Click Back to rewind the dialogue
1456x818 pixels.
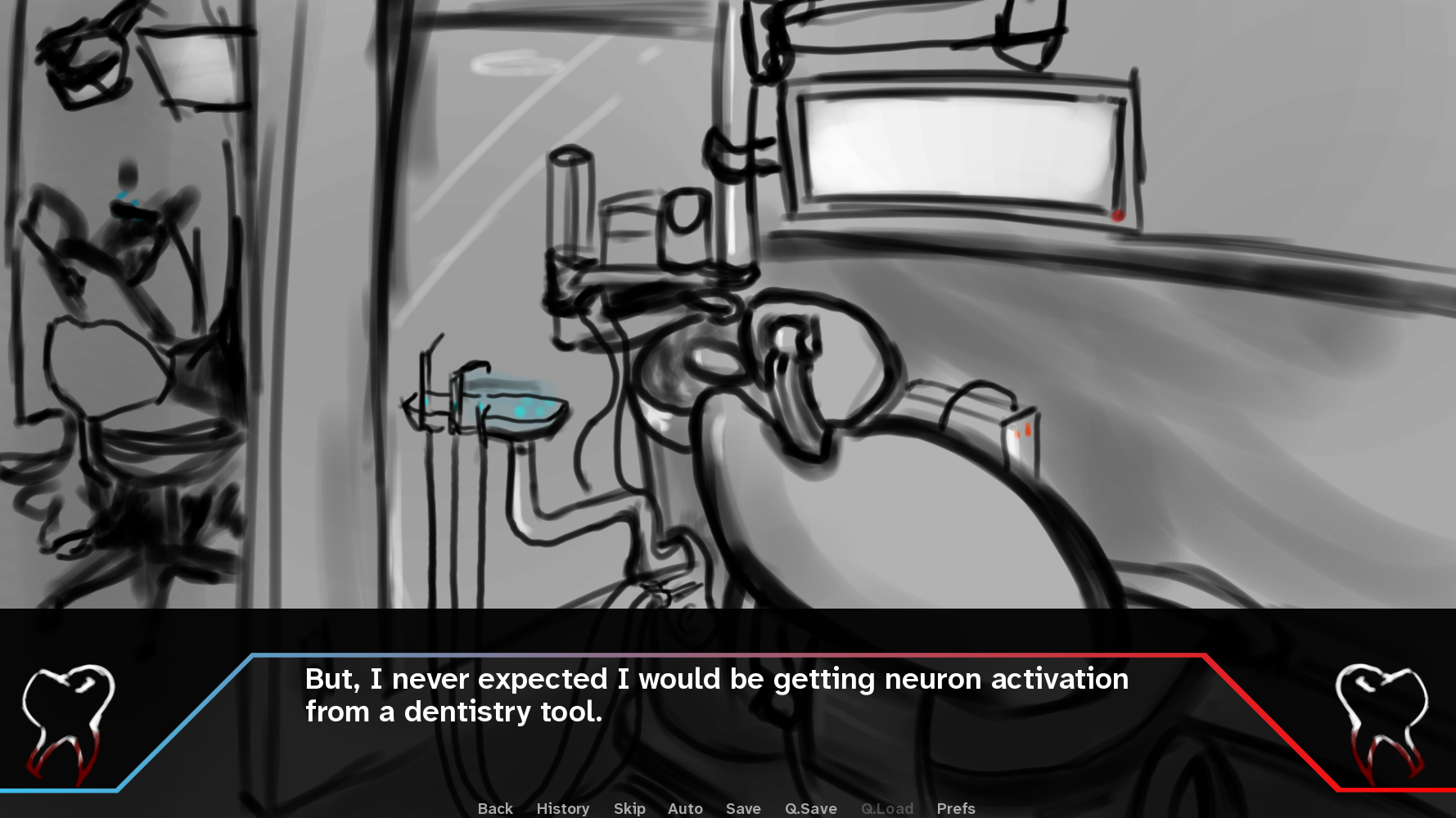[x=494, y=808]
